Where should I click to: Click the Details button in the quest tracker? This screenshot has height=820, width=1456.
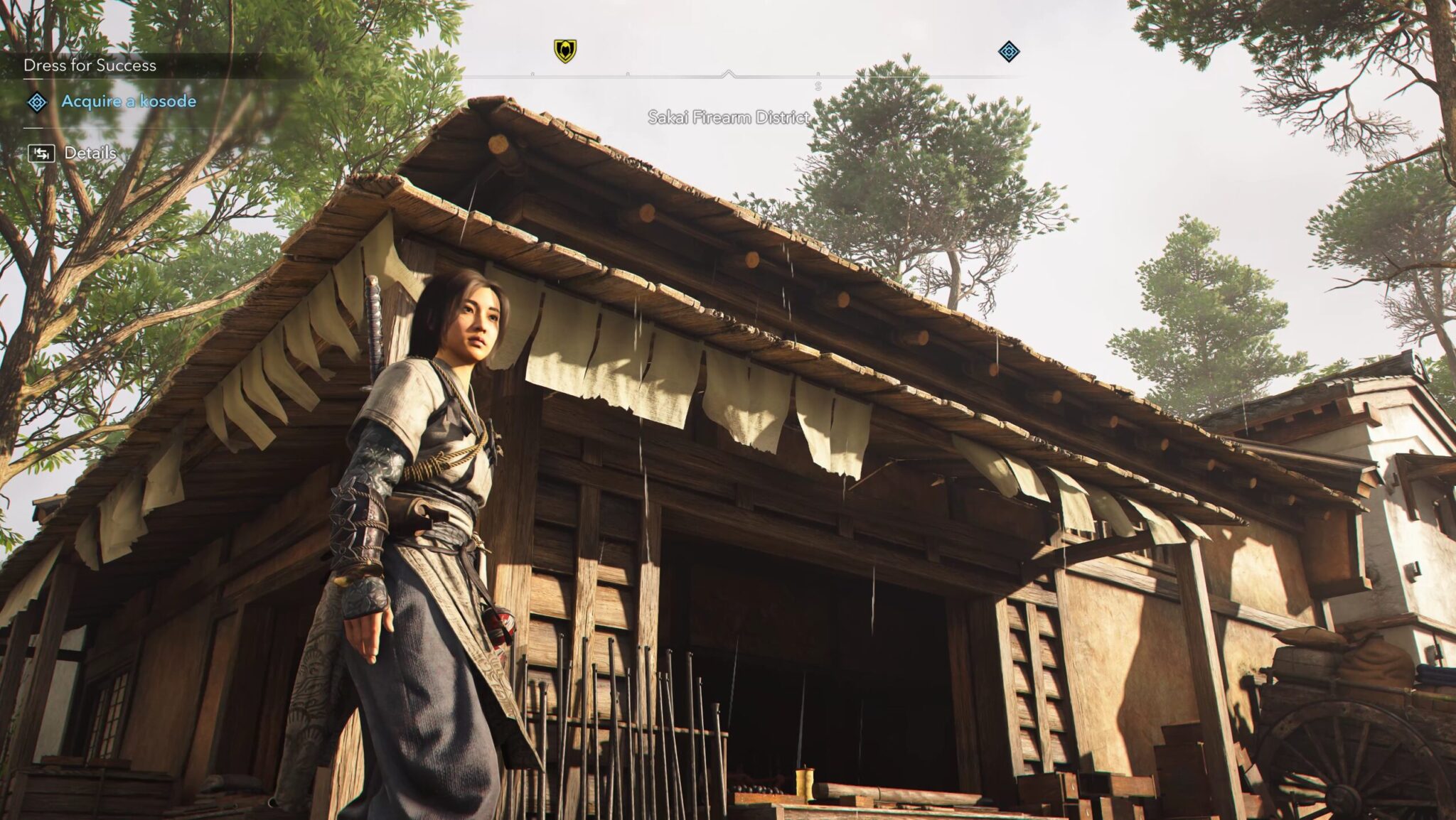[90, 153]
